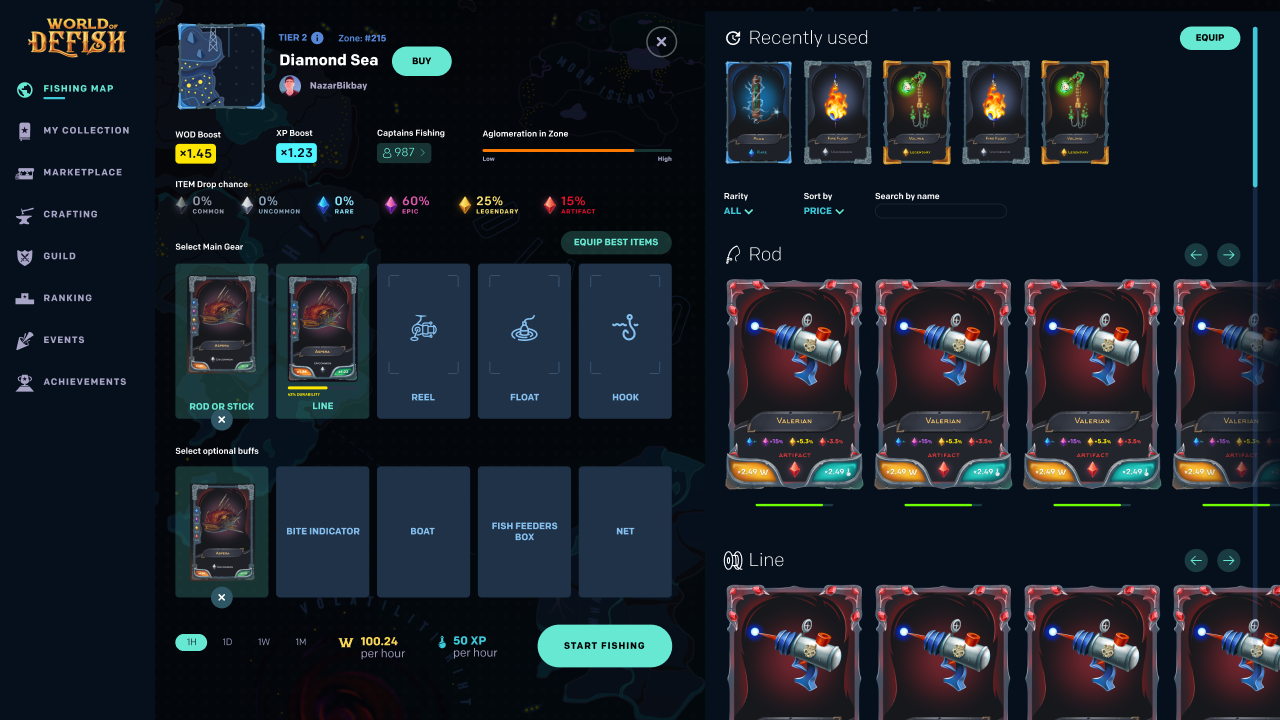Switch earnings view to 1D
The image size is (1280, 720).
click(x=227, y=642)
